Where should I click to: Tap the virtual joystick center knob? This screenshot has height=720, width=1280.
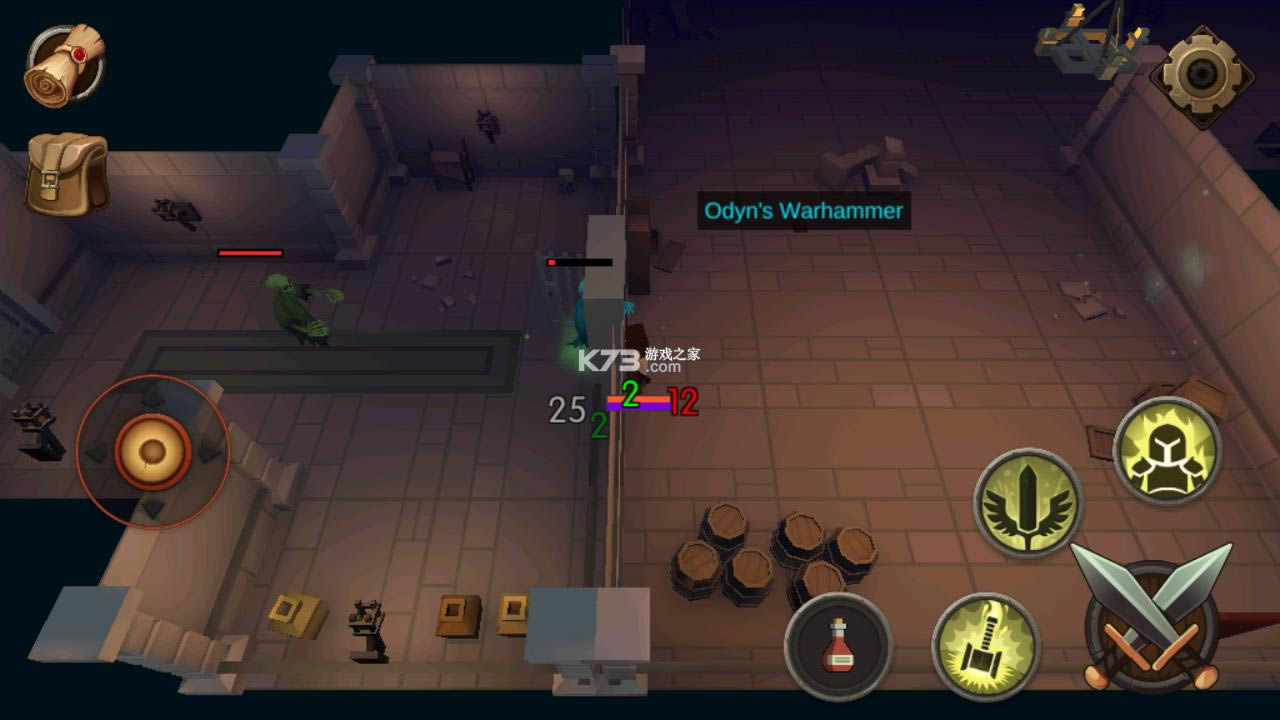(x=153, y=451)
